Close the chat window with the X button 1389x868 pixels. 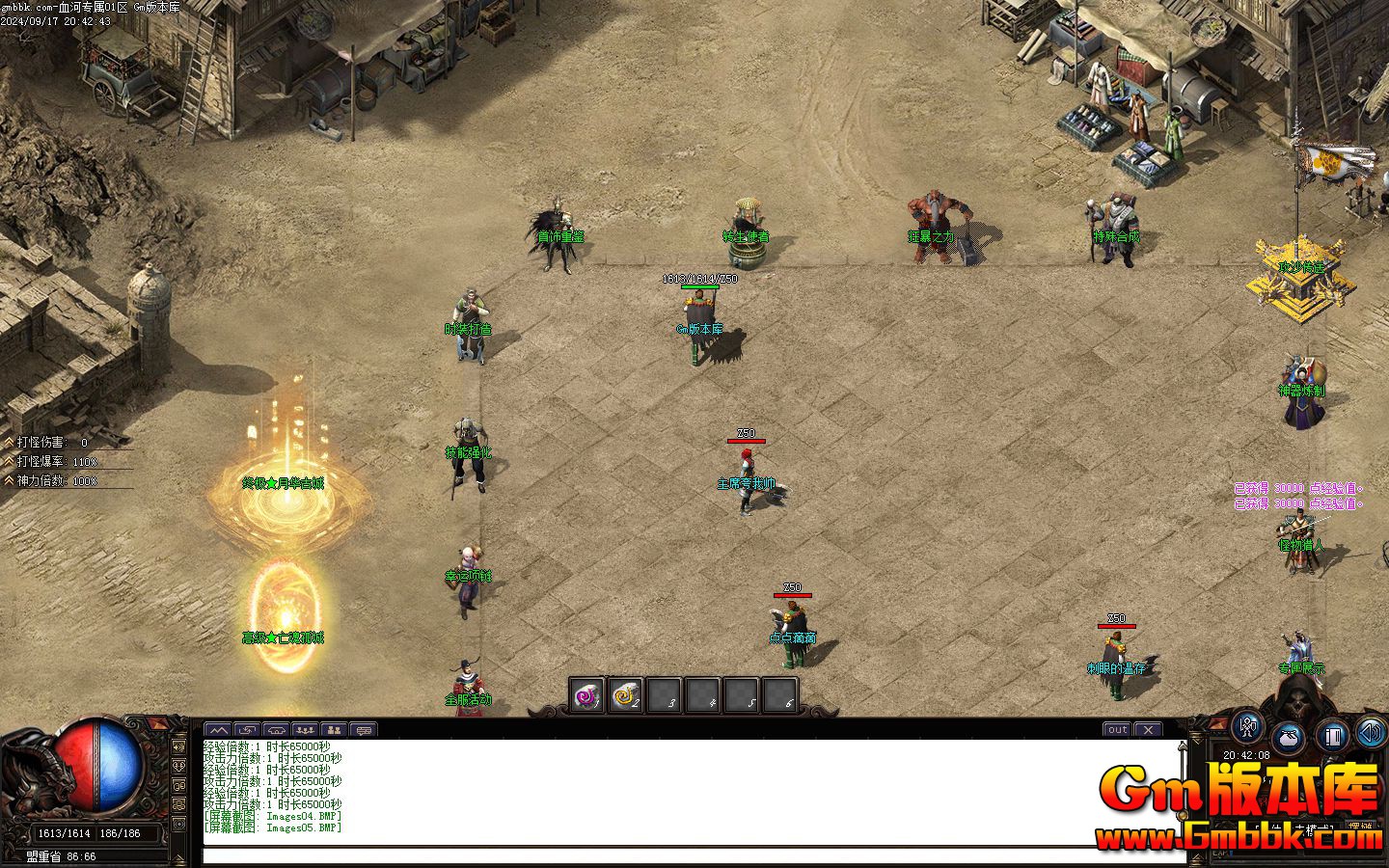[x=1148, y=730]
